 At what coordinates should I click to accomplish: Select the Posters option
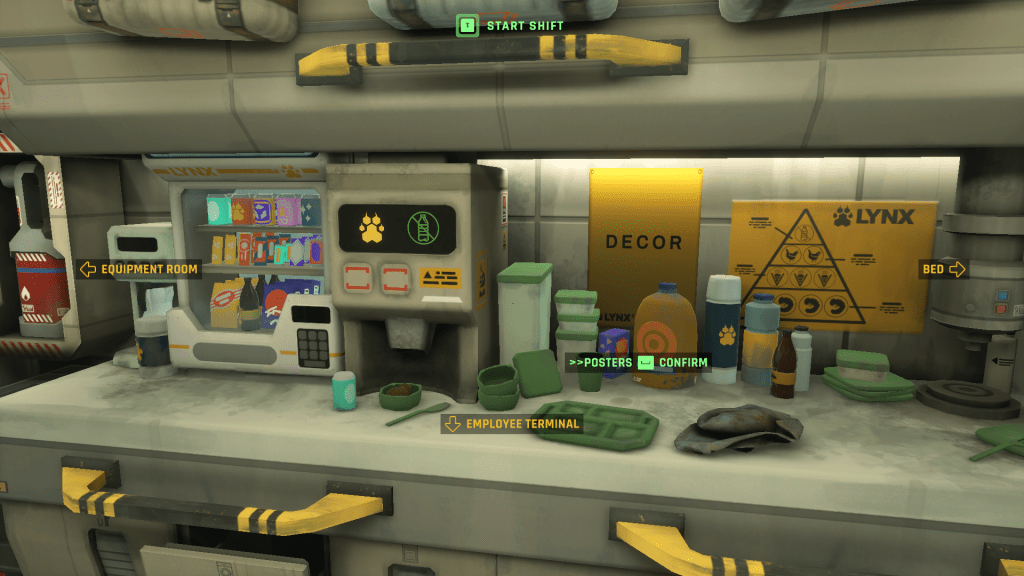tap(601, 362)
